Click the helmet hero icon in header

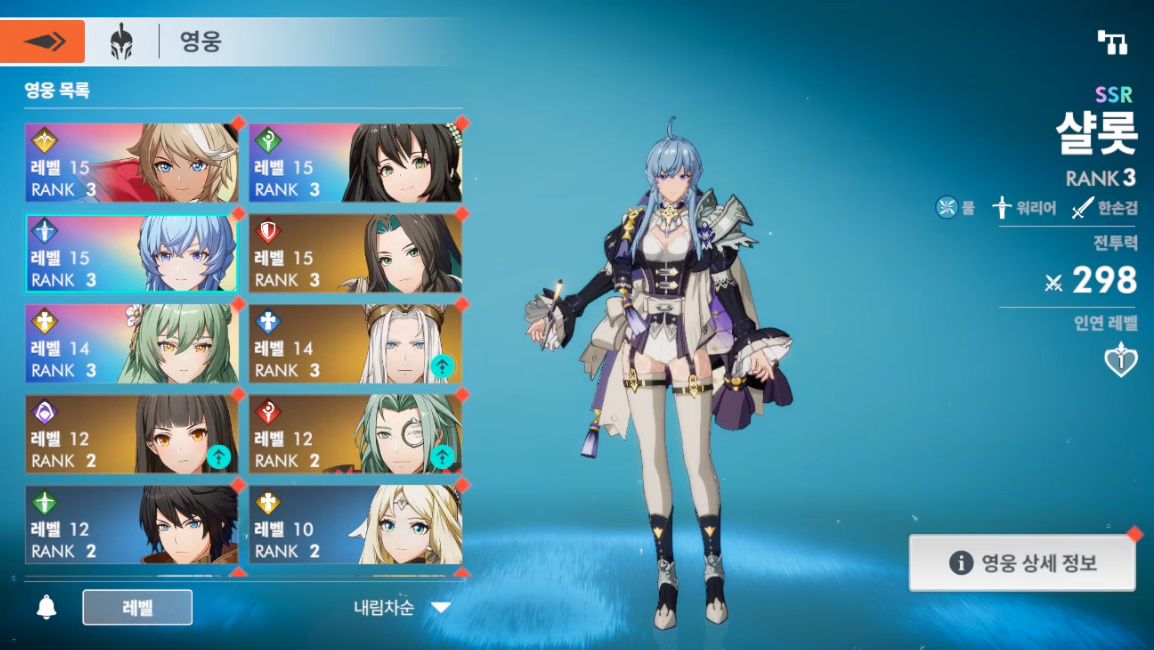pyautogui.click(x=122, y=42)
